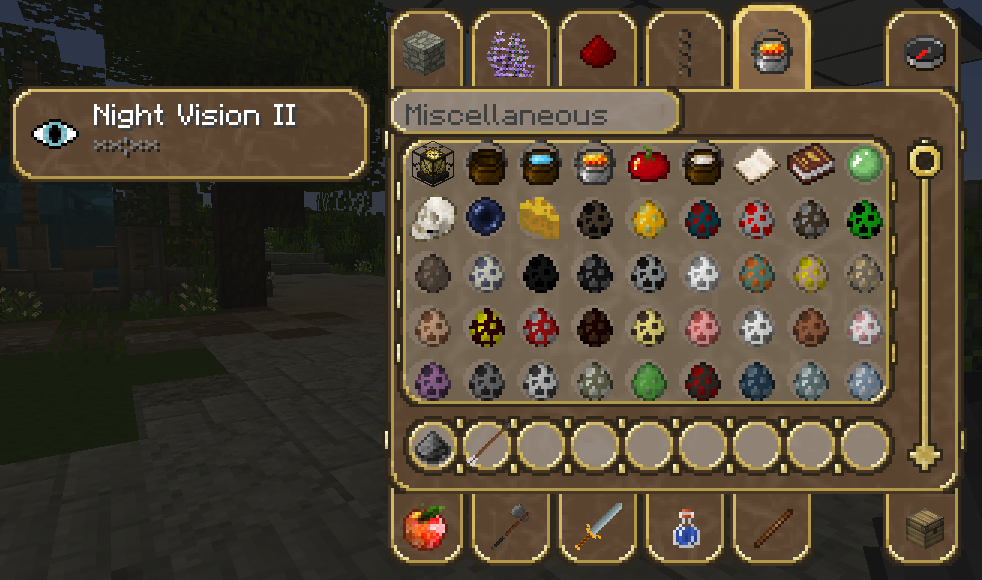Pick the white skull item

pyautogui.click(x=432, y=217)
